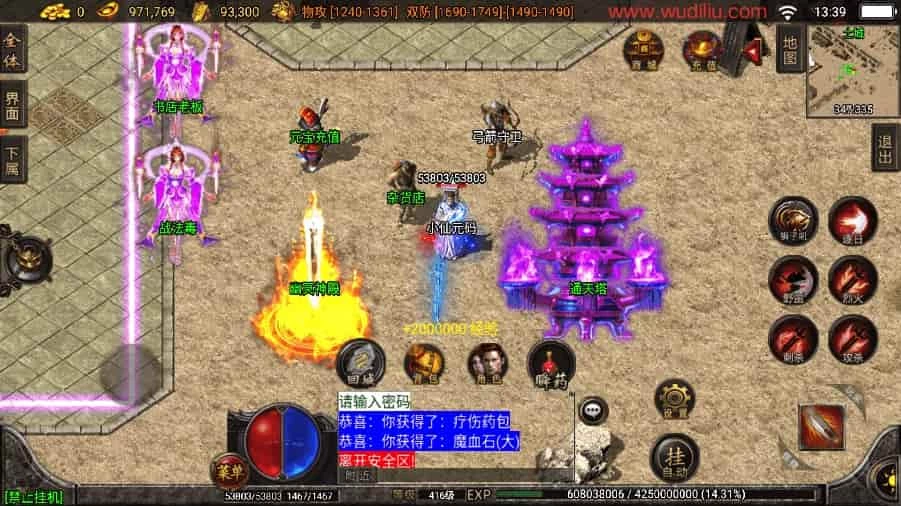Open the 地图 map button
Viewport: 901px width, 506px height.
coord(790,48)
